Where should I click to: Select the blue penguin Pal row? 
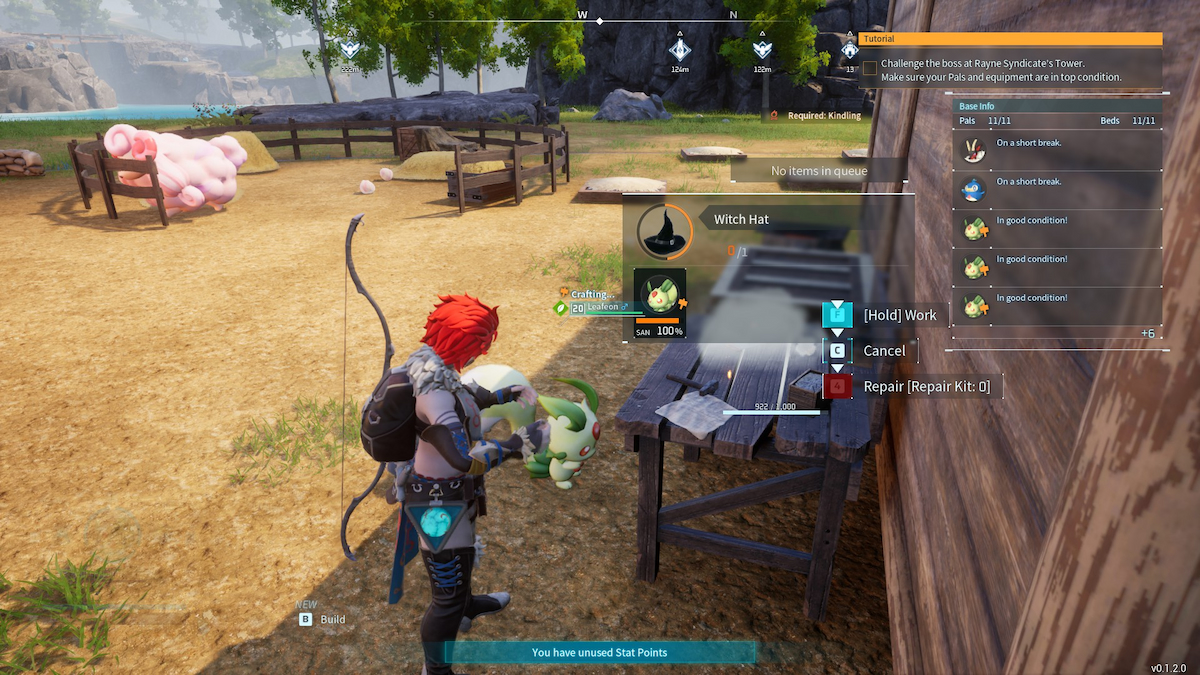(1056, 190)
